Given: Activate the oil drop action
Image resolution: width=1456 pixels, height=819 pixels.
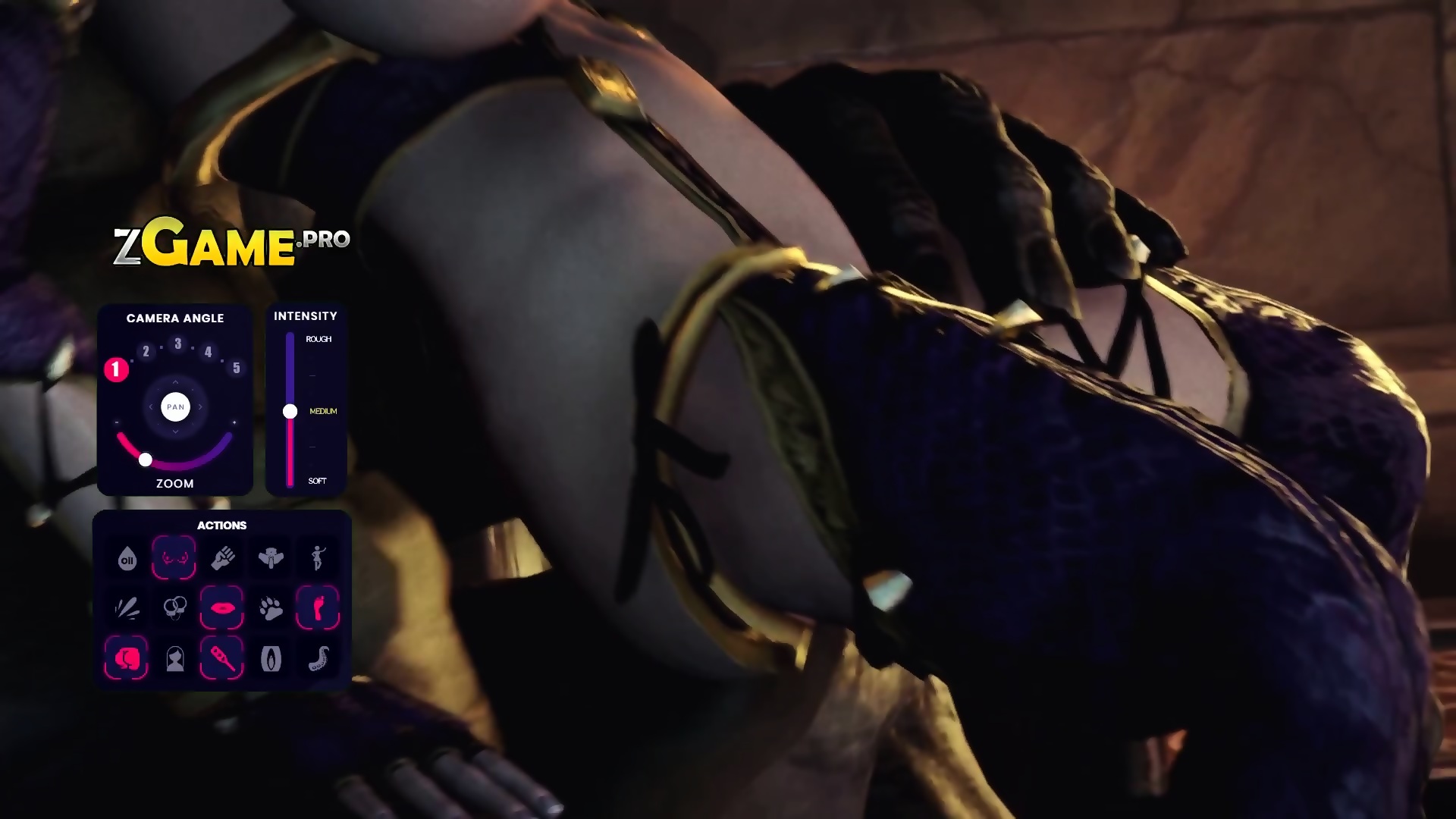Looking at the screenshot, I should point(127,559).
